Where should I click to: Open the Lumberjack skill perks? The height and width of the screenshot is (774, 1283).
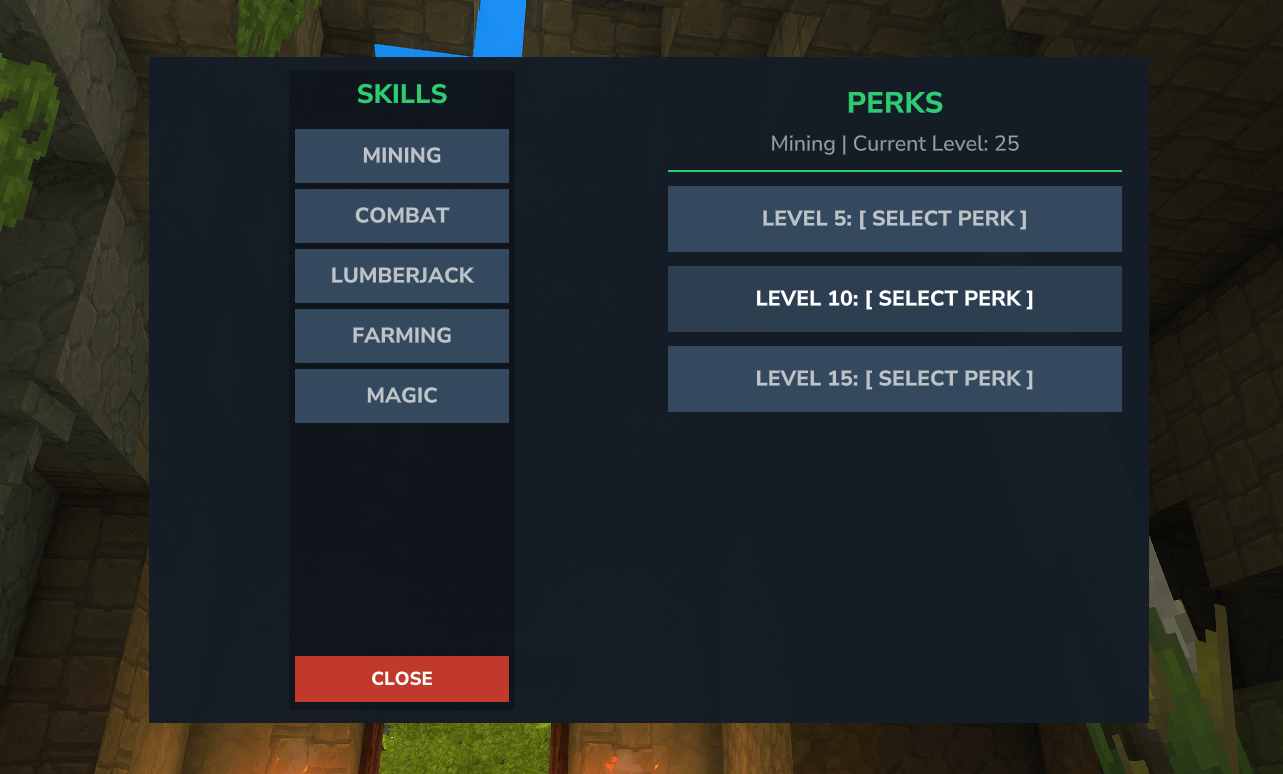[401, 276]
